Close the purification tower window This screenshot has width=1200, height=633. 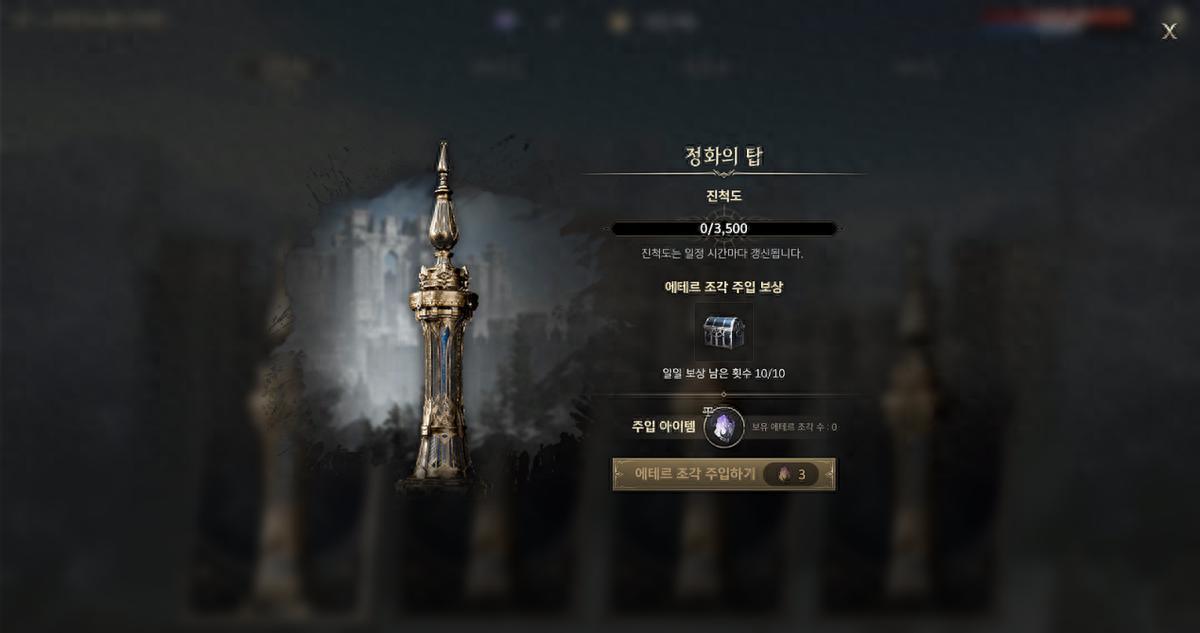point(1169,31)
